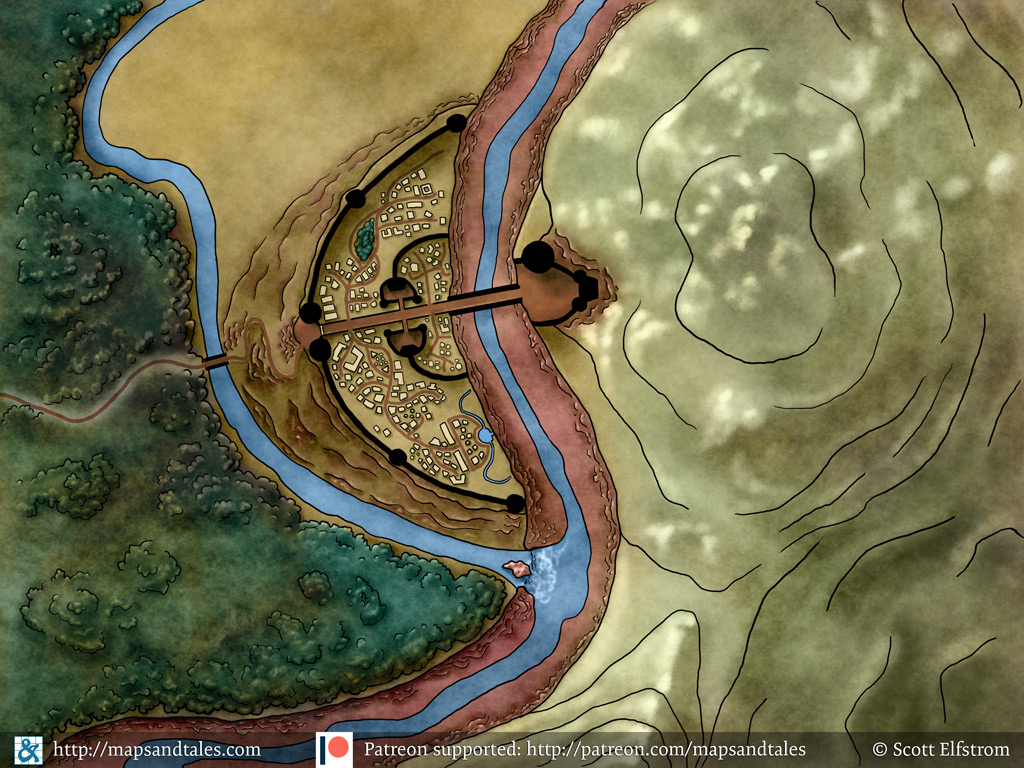1024x768 pixels.
Task: Open the mapsandtales.com link
Action: click(x=156, y=749)
